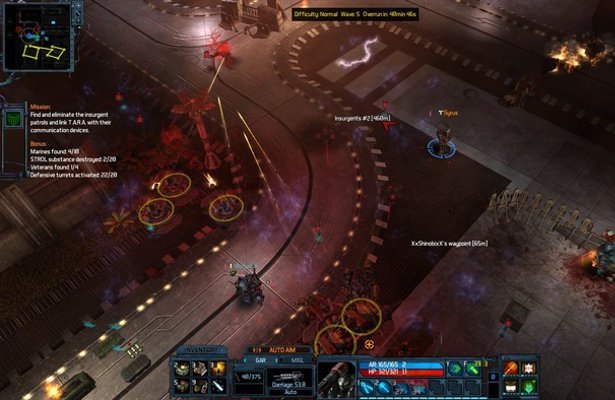Click the green mission log icon

click(x=13, y=119)
